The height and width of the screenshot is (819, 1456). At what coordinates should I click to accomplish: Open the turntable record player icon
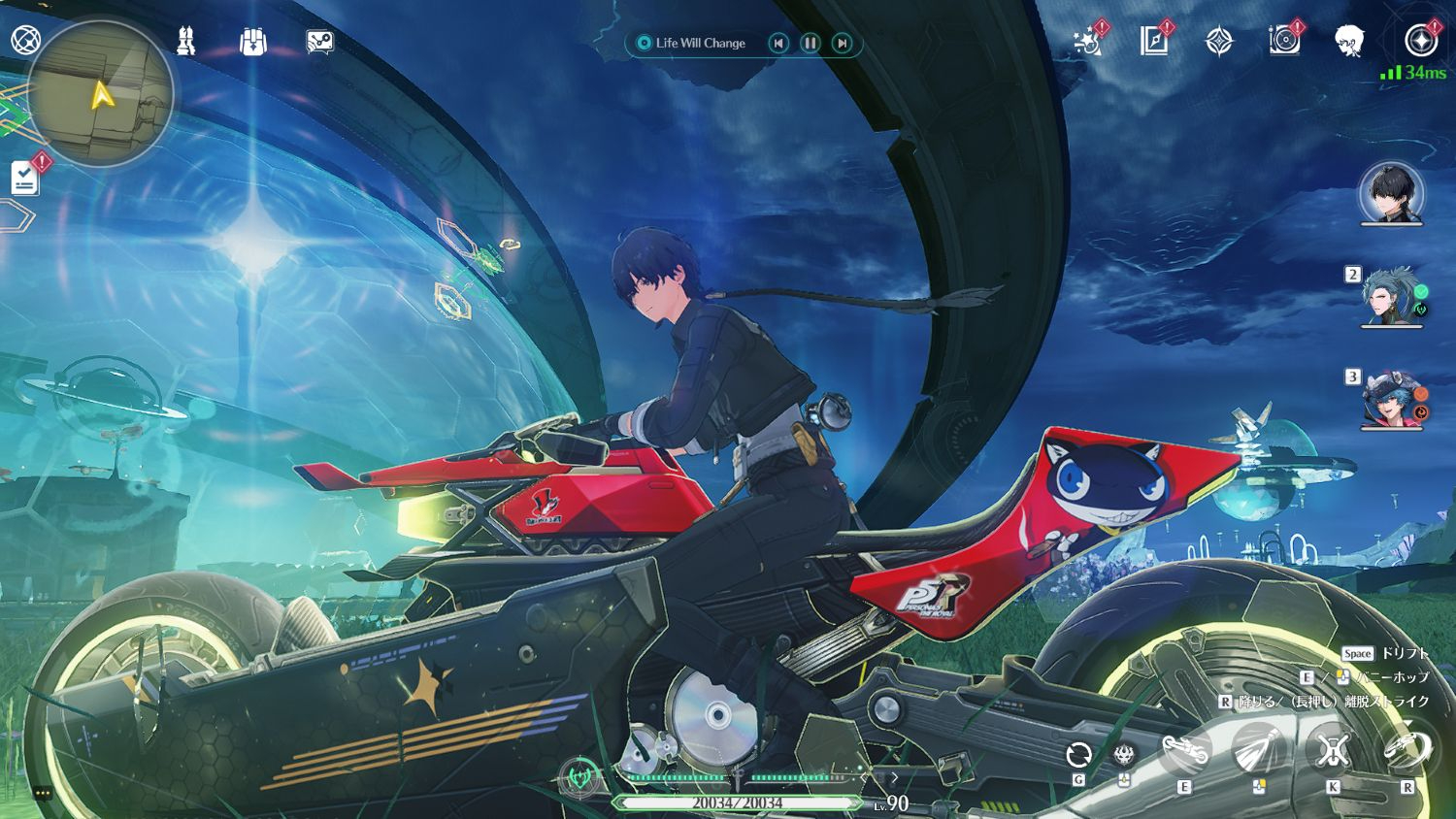(1284, 41)
